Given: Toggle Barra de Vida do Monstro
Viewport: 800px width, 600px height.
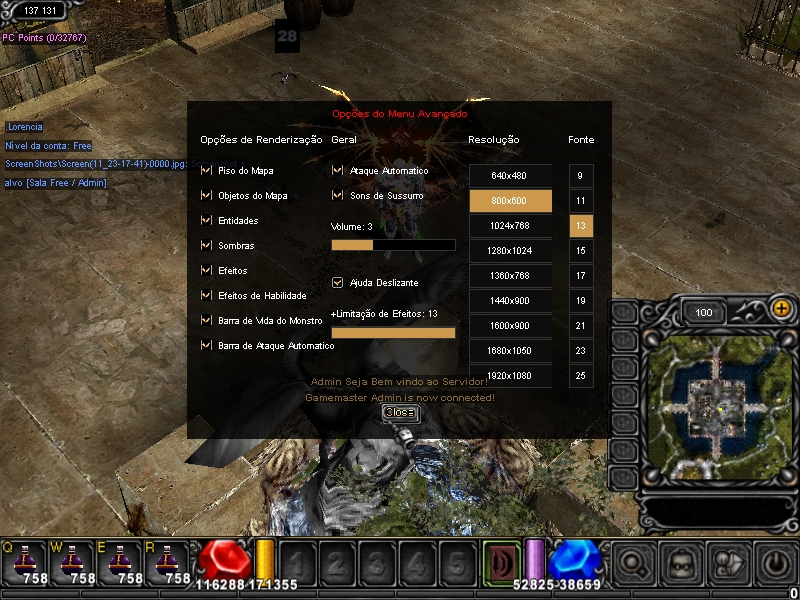Looking at the screenshot, I should (206, 321).
